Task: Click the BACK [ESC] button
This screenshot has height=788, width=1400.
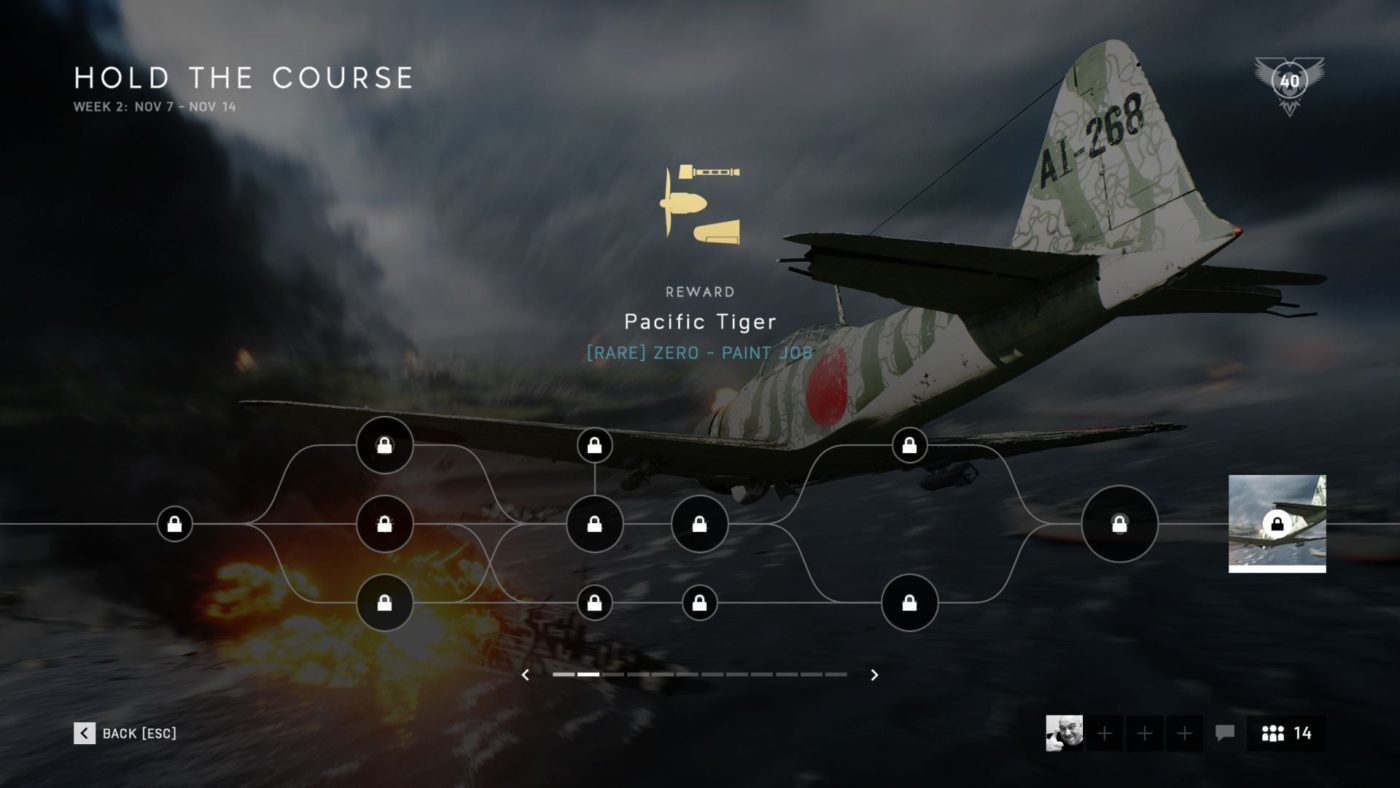Action: (x=125, y=733)
